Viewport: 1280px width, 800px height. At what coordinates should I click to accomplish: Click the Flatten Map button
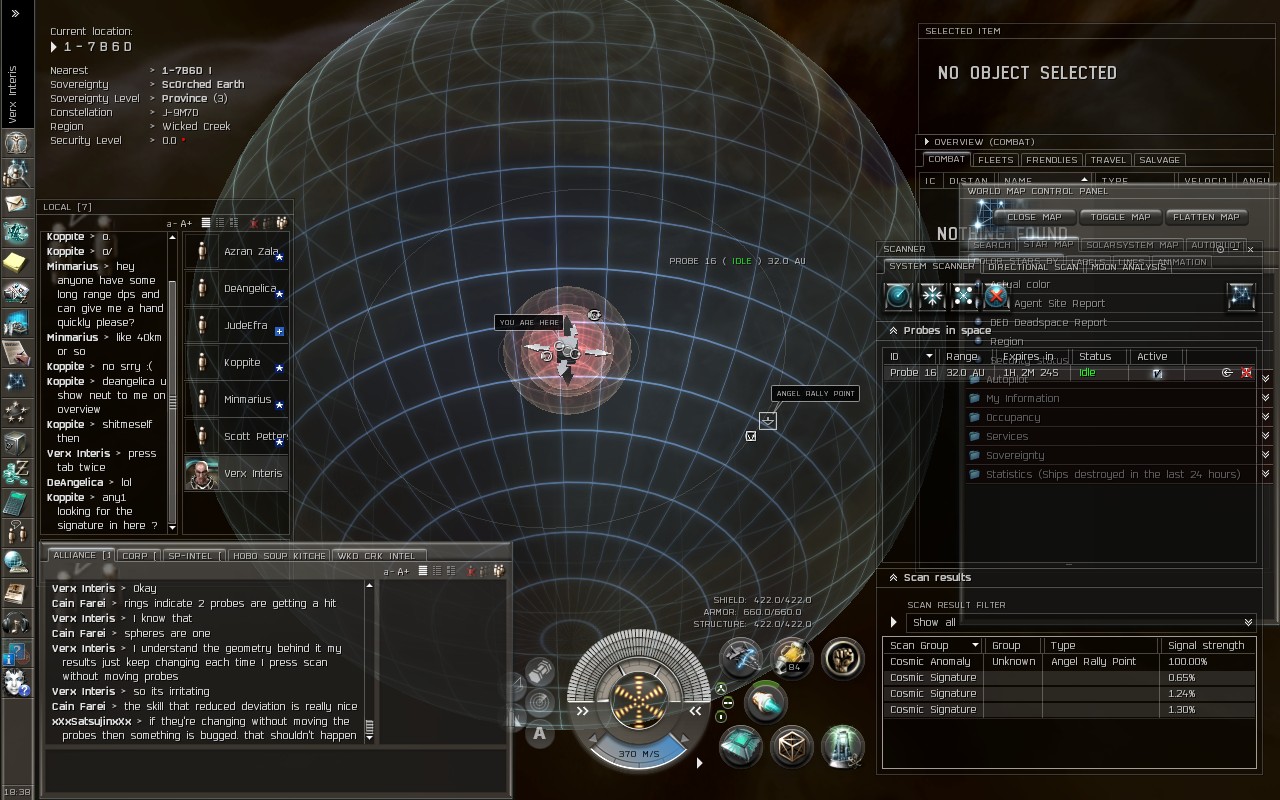pos(1207,217)
